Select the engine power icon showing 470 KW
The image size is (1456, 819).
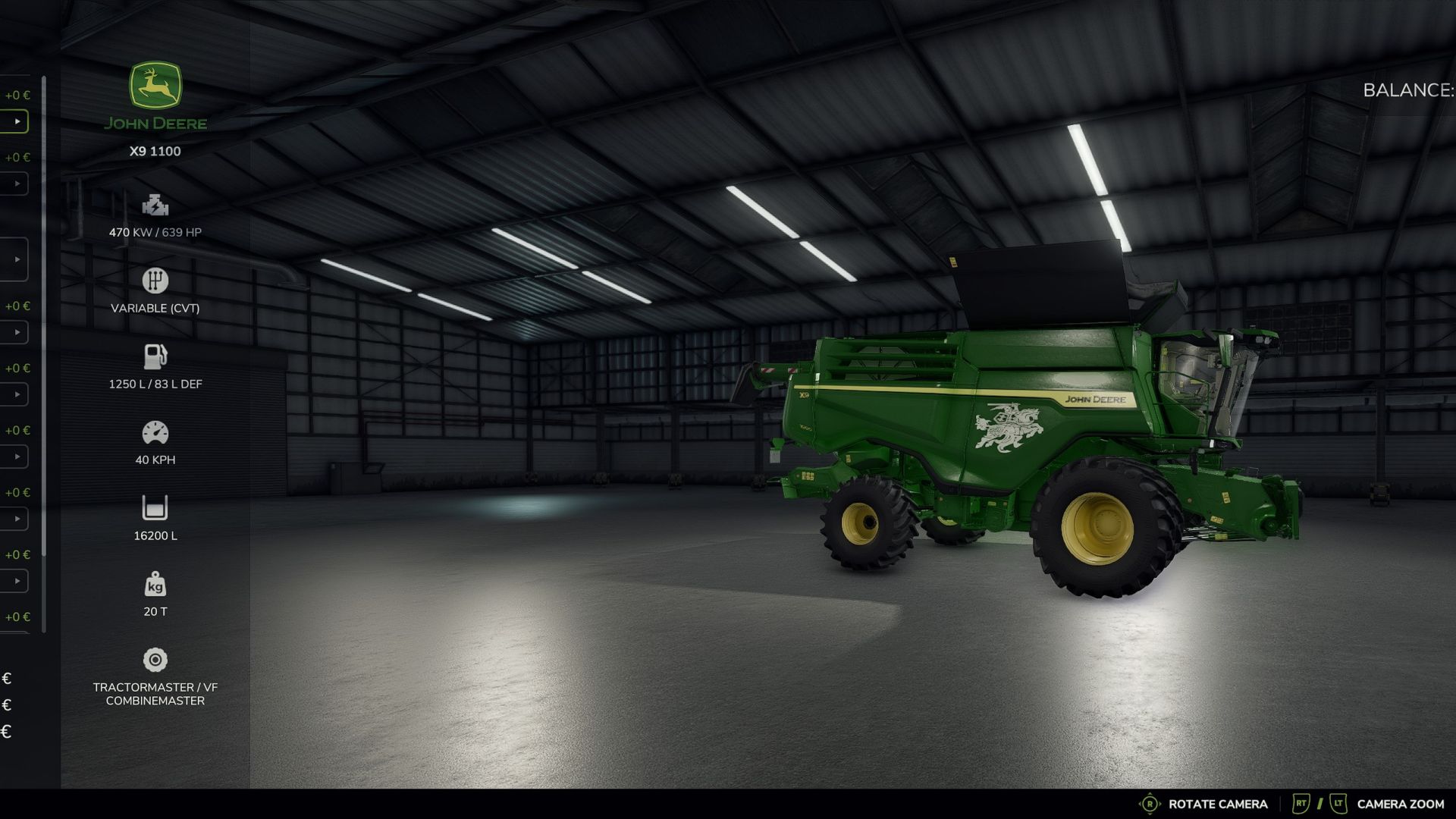[x=155, y=205]
